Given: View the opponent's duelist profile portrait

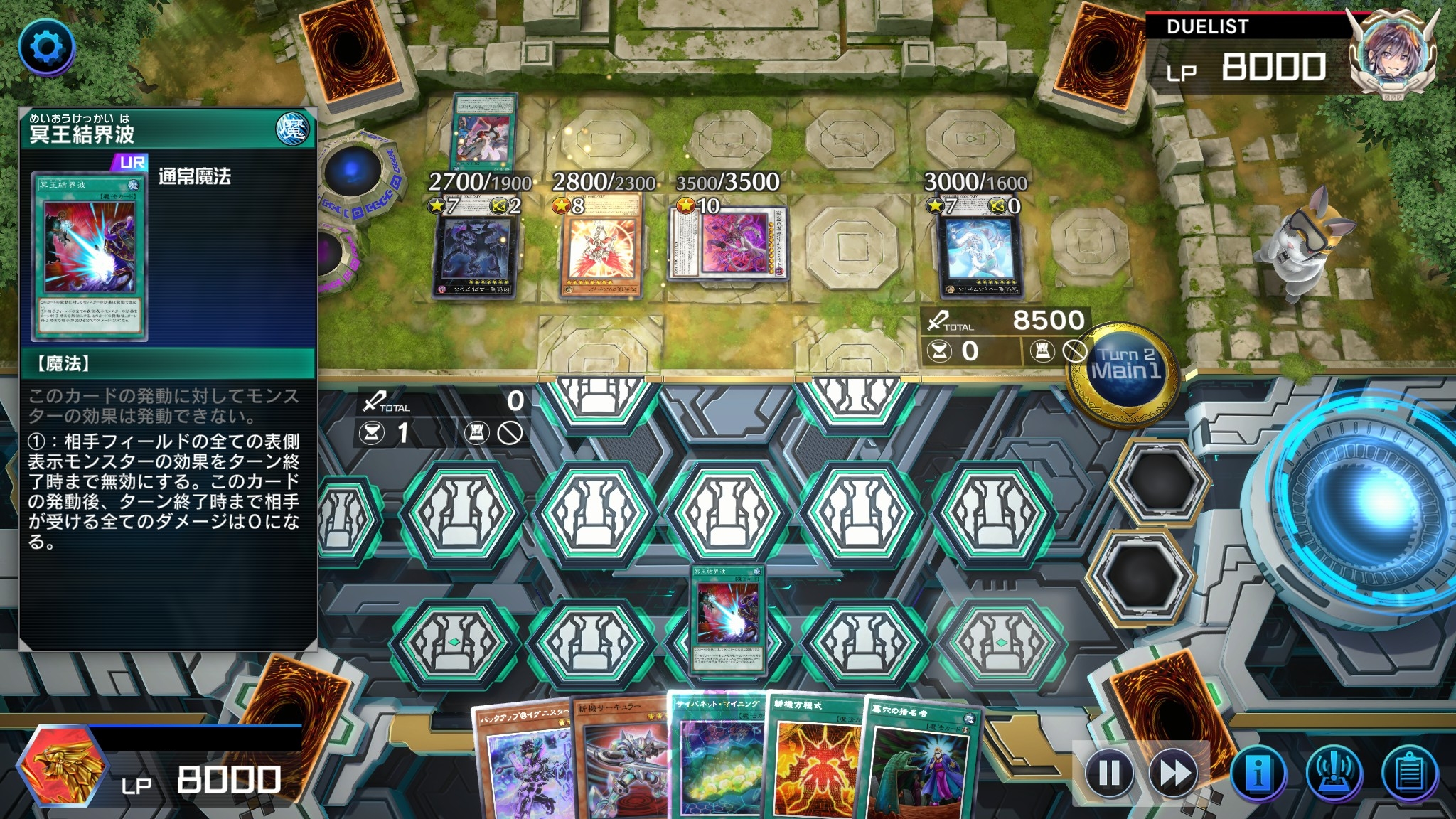Looking at the screenshot, I should point(1391,53).
